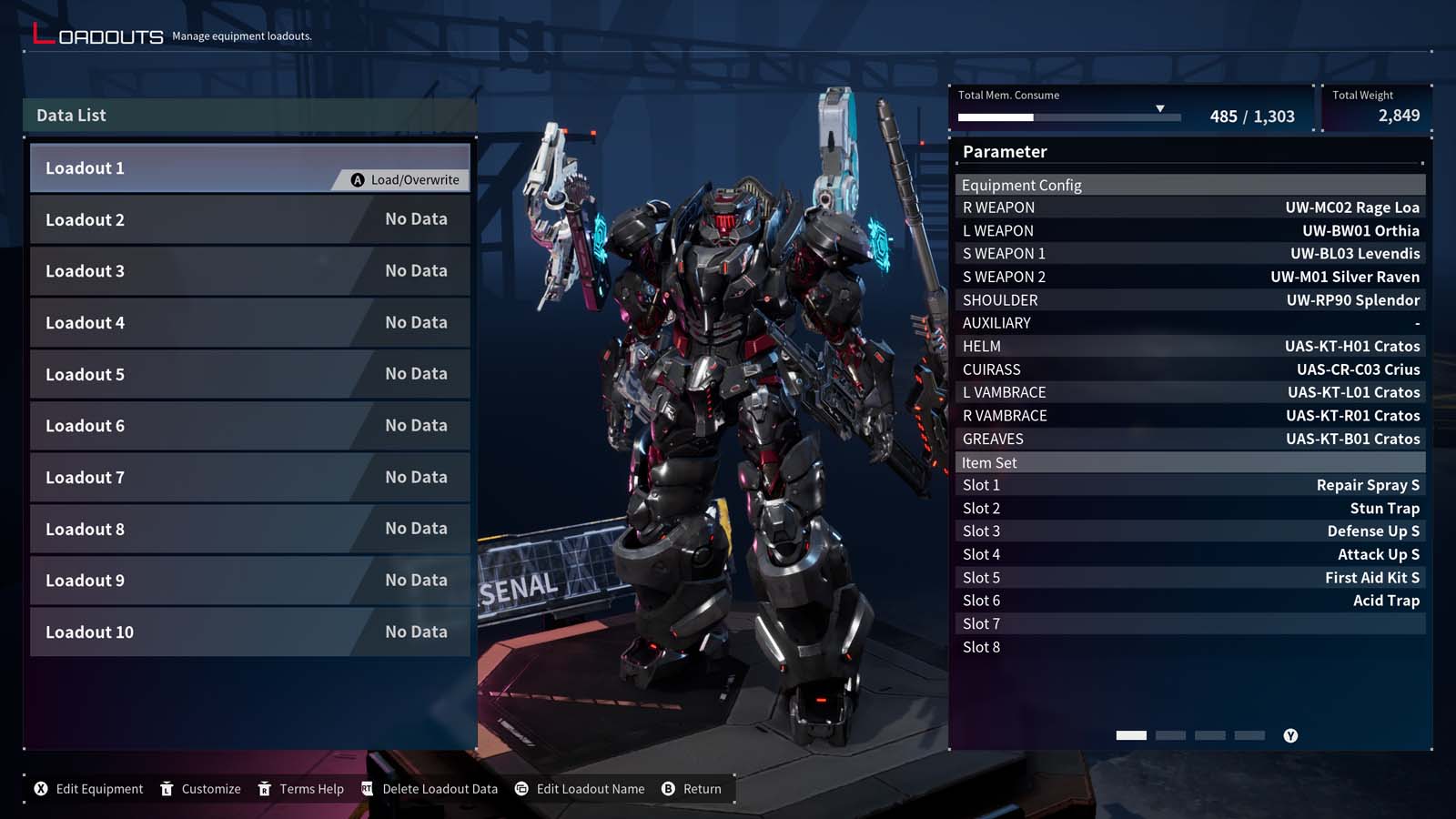Select the Data List header tab
Viewport: 1456px width, 819px height.
[250, 115]
